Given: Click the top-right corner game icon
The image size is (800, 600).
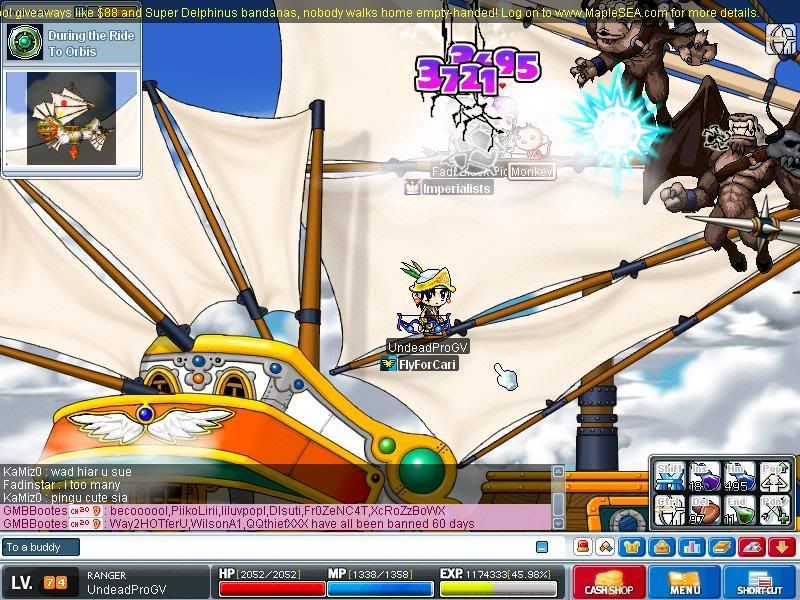Looking at the screenshot, I should [780, 39].
